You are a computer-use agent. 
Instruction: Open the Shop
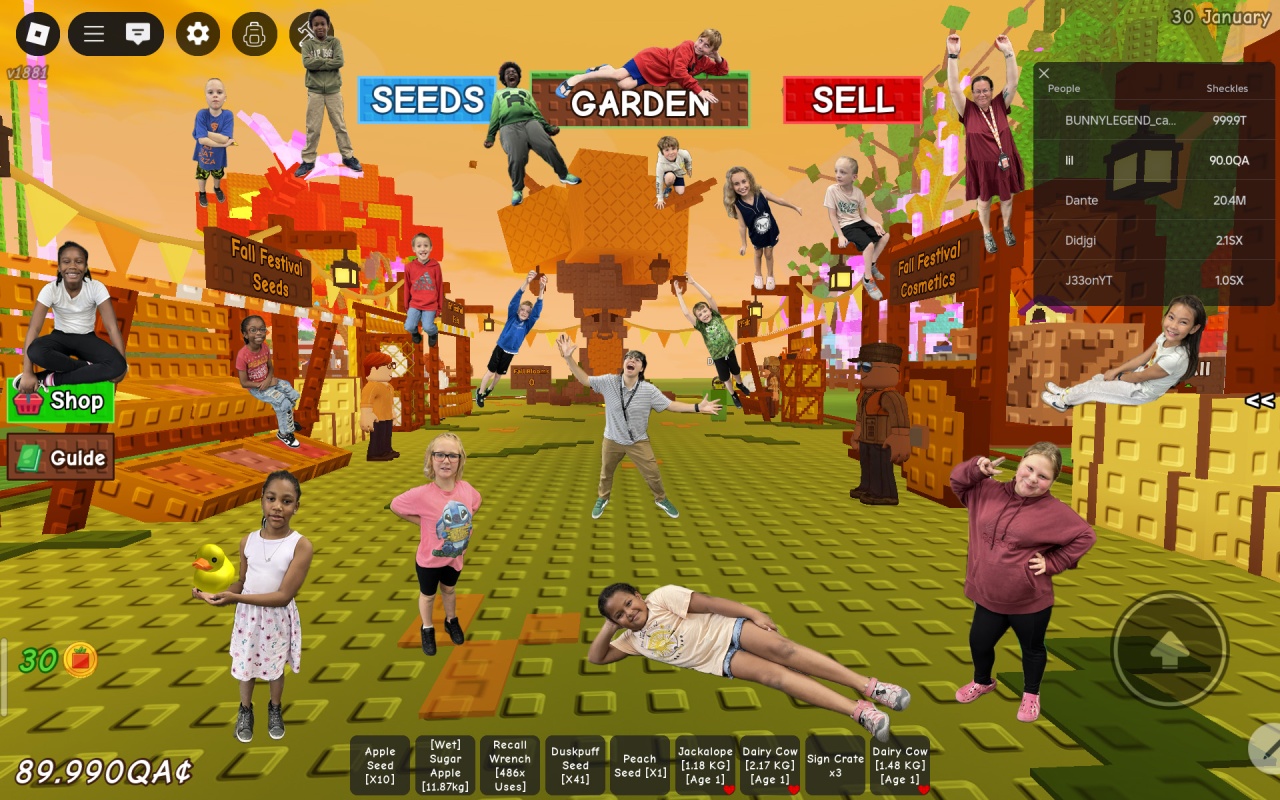60,401
